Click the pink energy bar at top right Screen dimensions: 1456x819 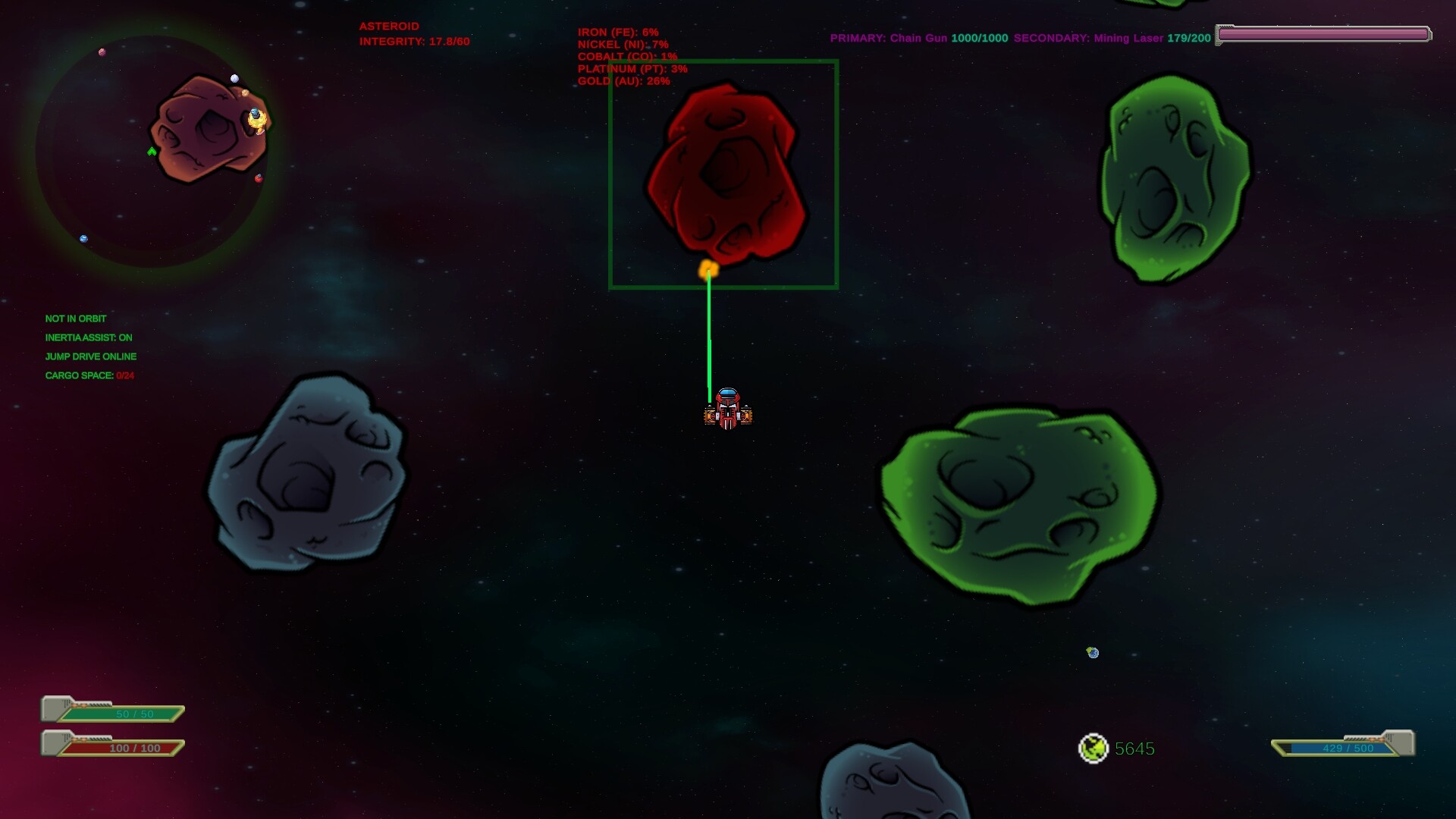coord(1323,33)
